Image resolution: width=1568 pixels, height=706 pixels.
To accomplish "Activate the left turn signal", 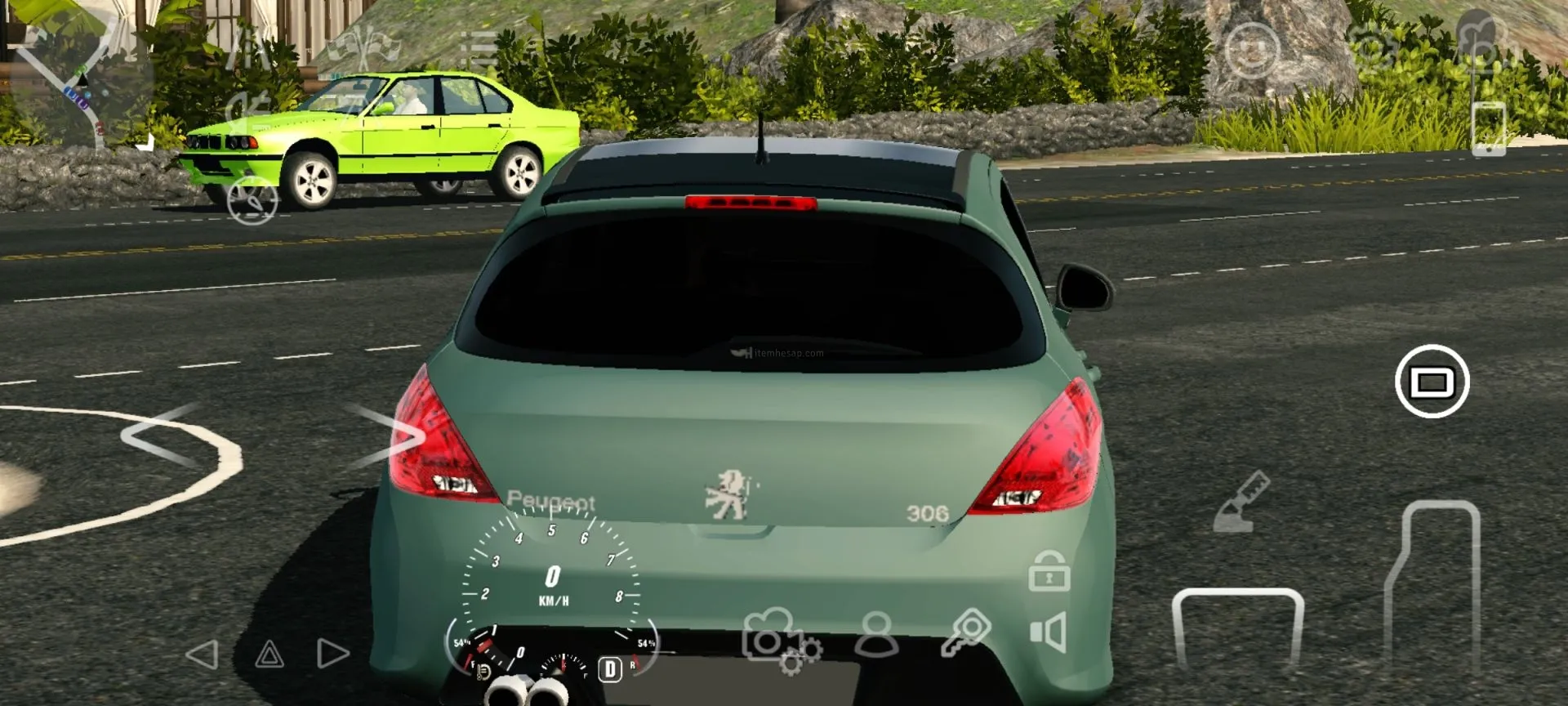I will pyautogui.click(x=203, y=654).
